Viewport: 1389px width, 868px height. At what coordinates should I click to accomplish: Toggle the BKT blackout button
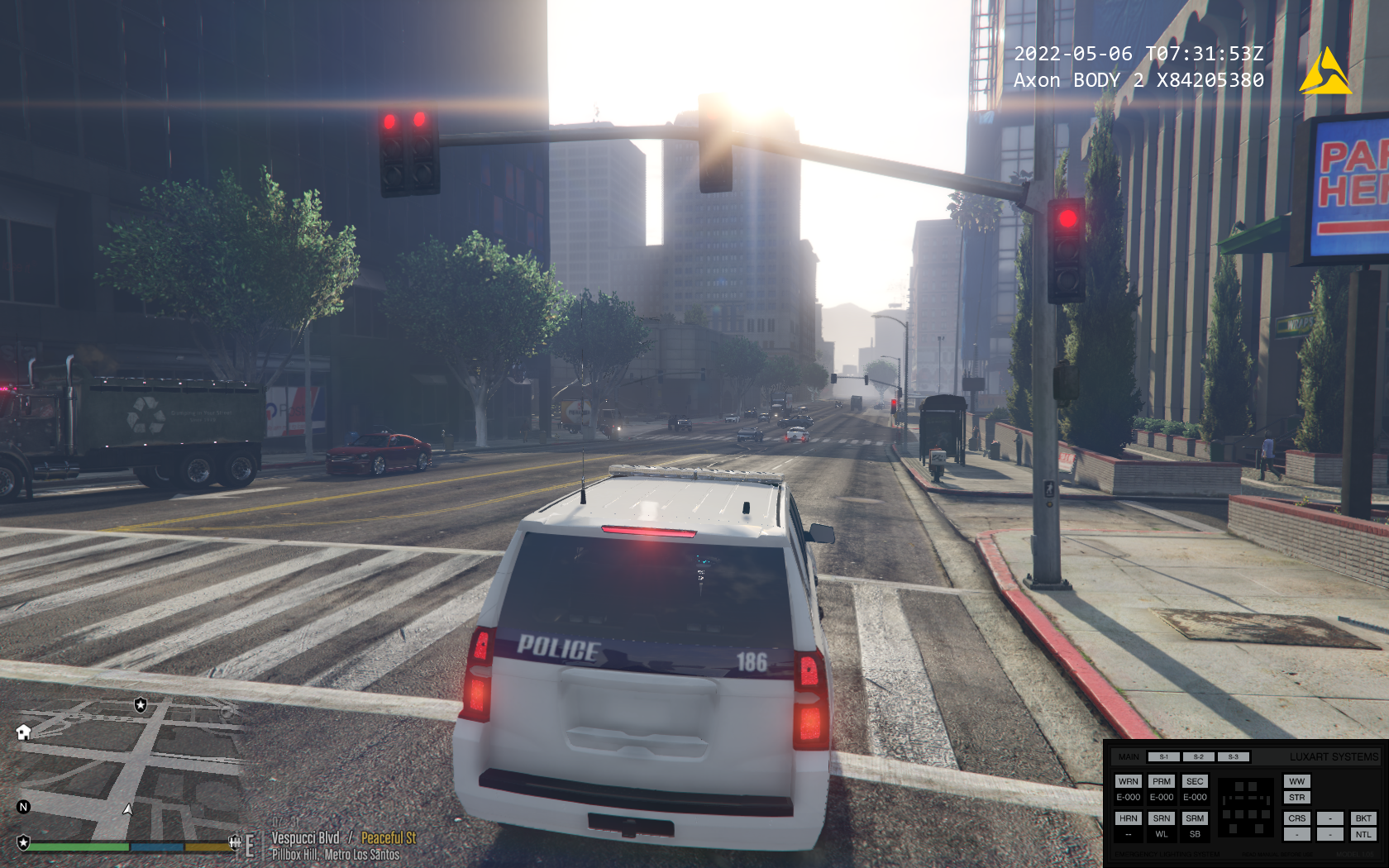pos(1363,818)
